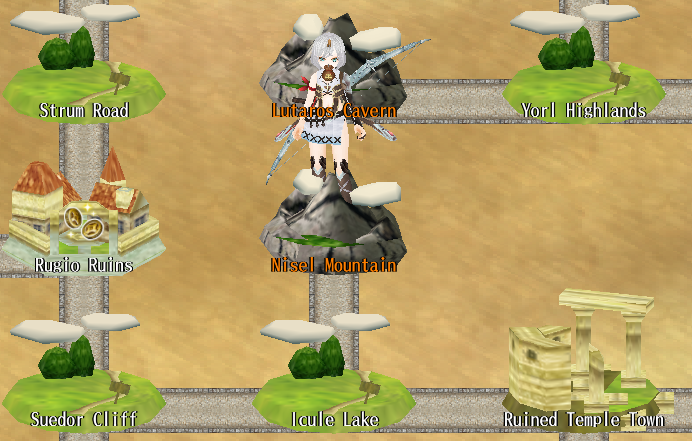Image resolution: width=692 pixels, height=441 pixels.
Task: Select the Ruined Temple Town destination
Action: point(582,360)
